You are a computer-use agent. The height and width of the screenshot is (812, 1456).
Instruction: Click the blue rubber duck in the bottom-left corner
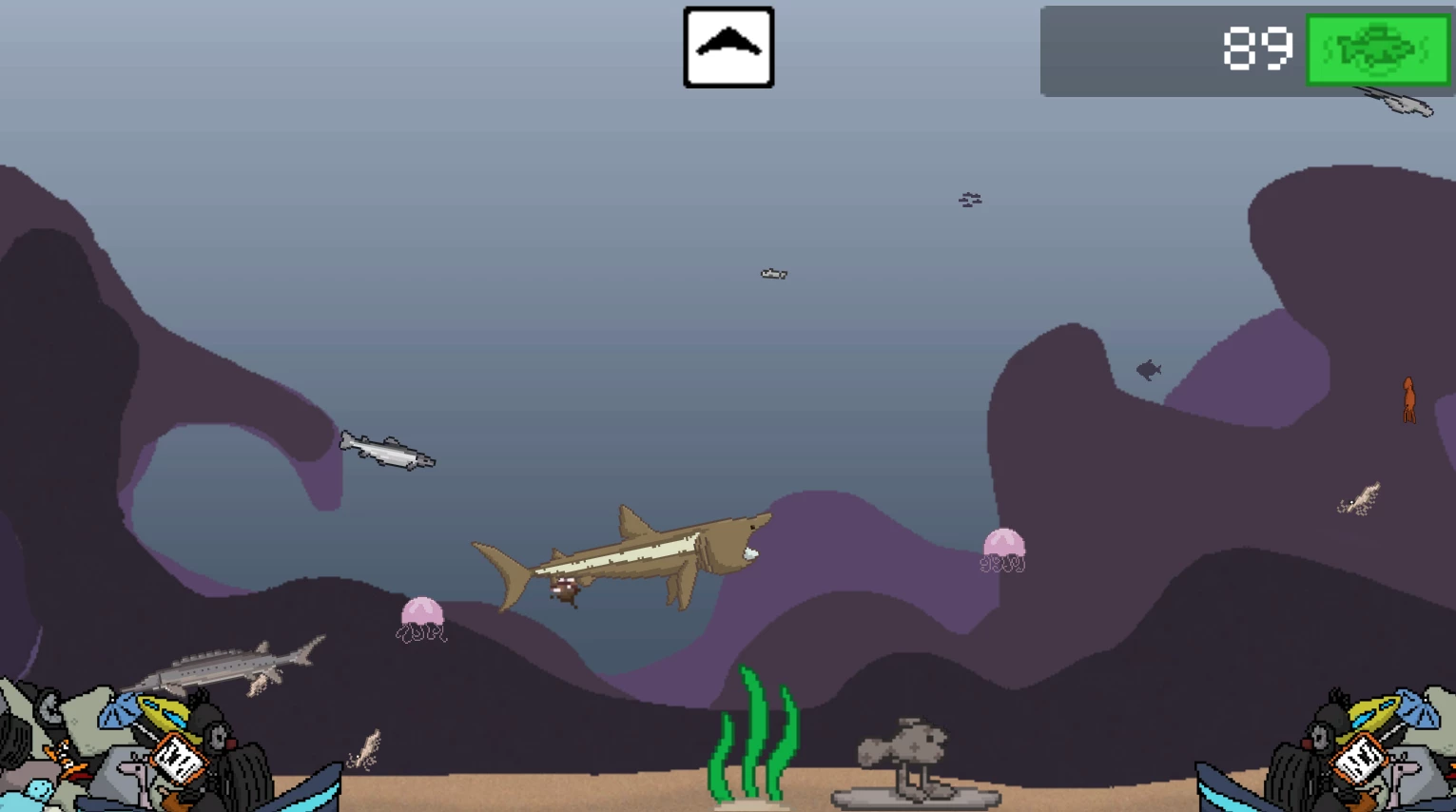click(x=38, y=791)
